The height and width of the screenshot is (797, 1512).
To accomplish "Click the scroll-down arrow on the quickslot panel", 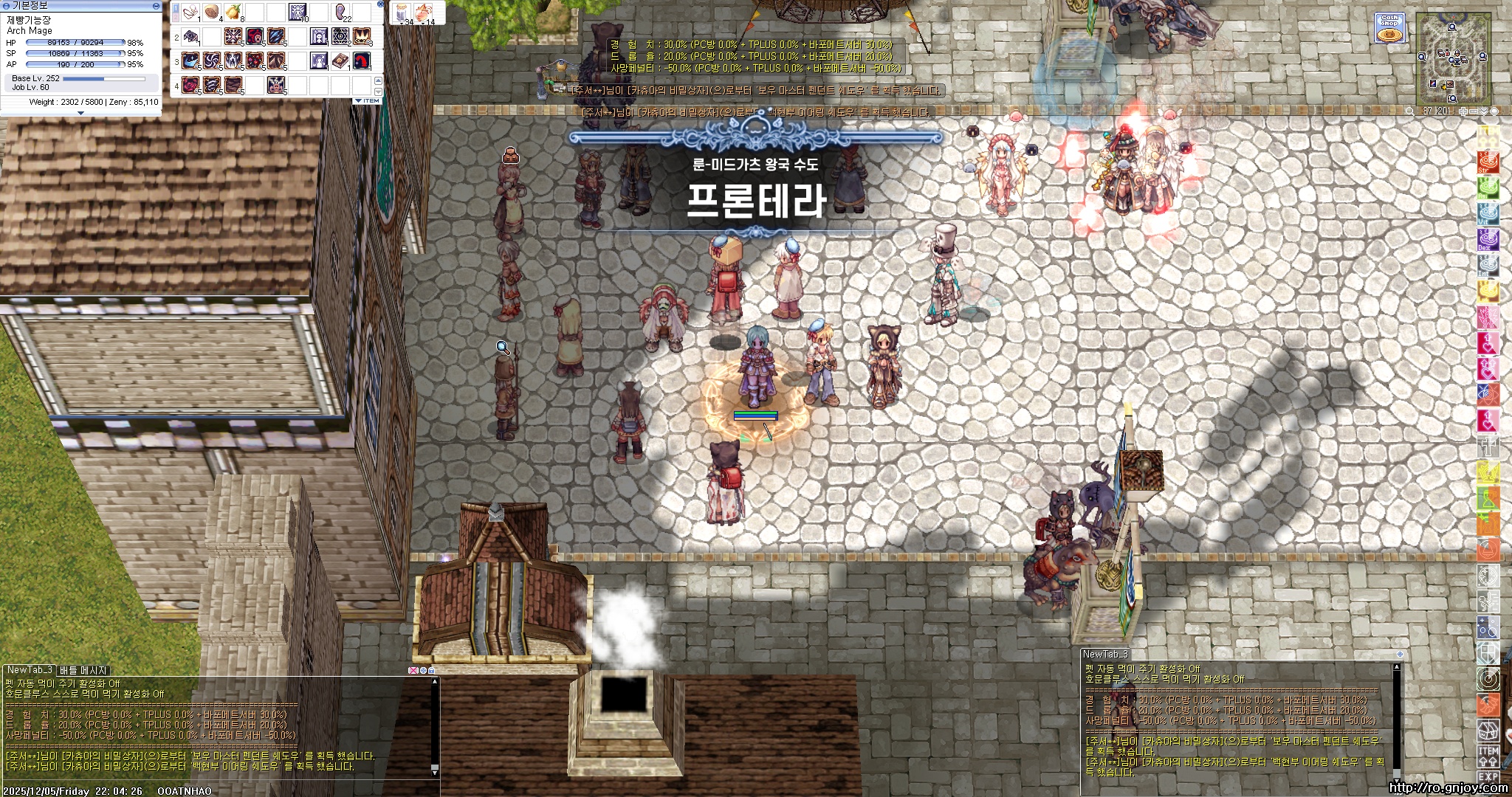I will (378, 92).
